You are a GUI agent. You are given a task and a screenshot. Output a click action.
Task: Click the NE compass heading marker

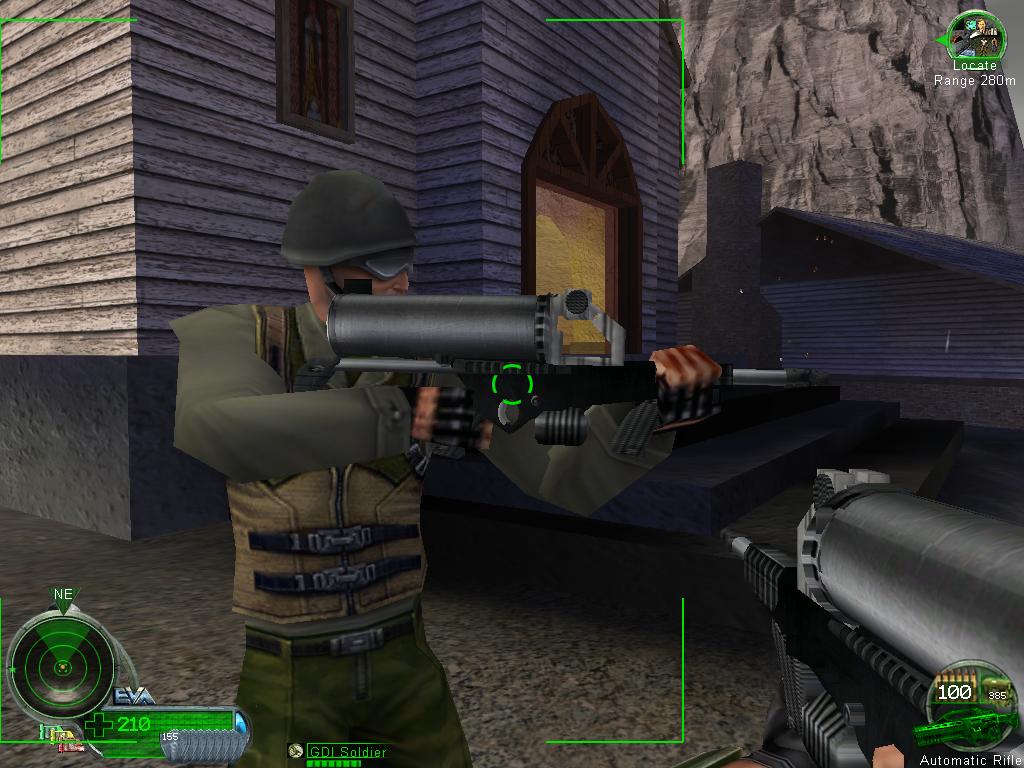pos(63,594)
